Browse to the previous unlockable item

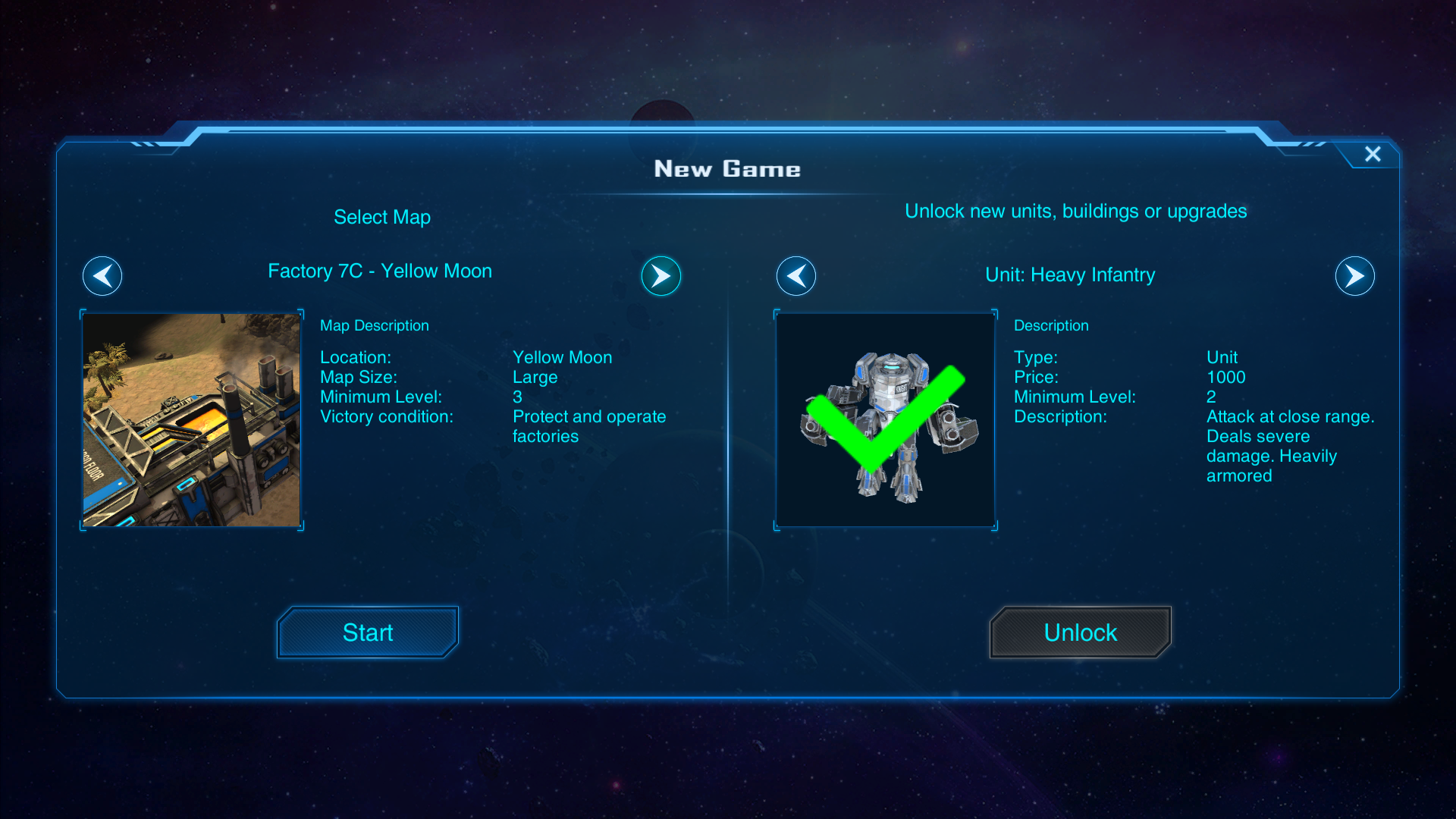tap(796, 276)
